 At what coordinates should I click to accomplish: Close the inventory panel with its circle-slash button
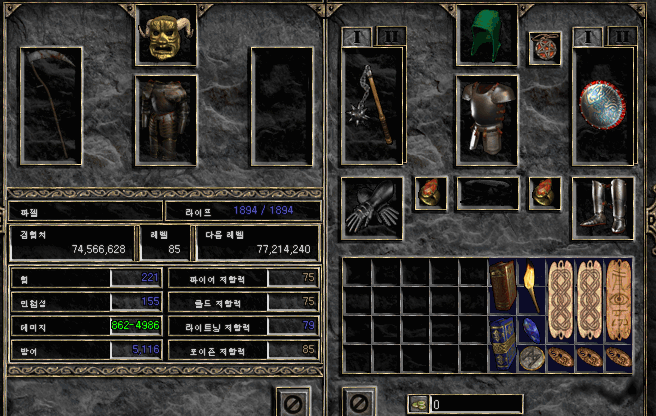point(354,402)
